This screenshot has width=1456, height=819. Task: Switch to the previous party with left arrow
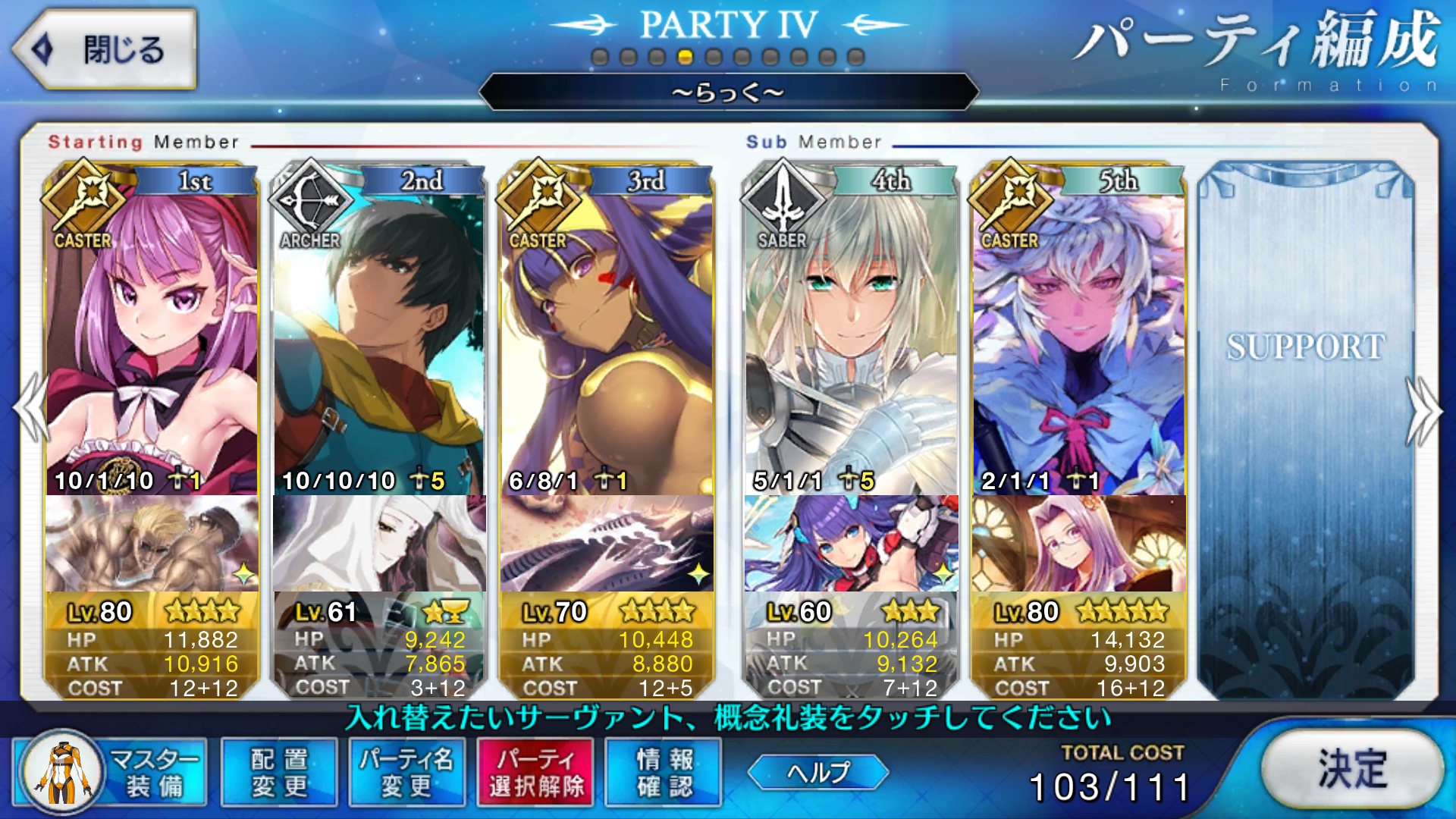tap(30, 409)
